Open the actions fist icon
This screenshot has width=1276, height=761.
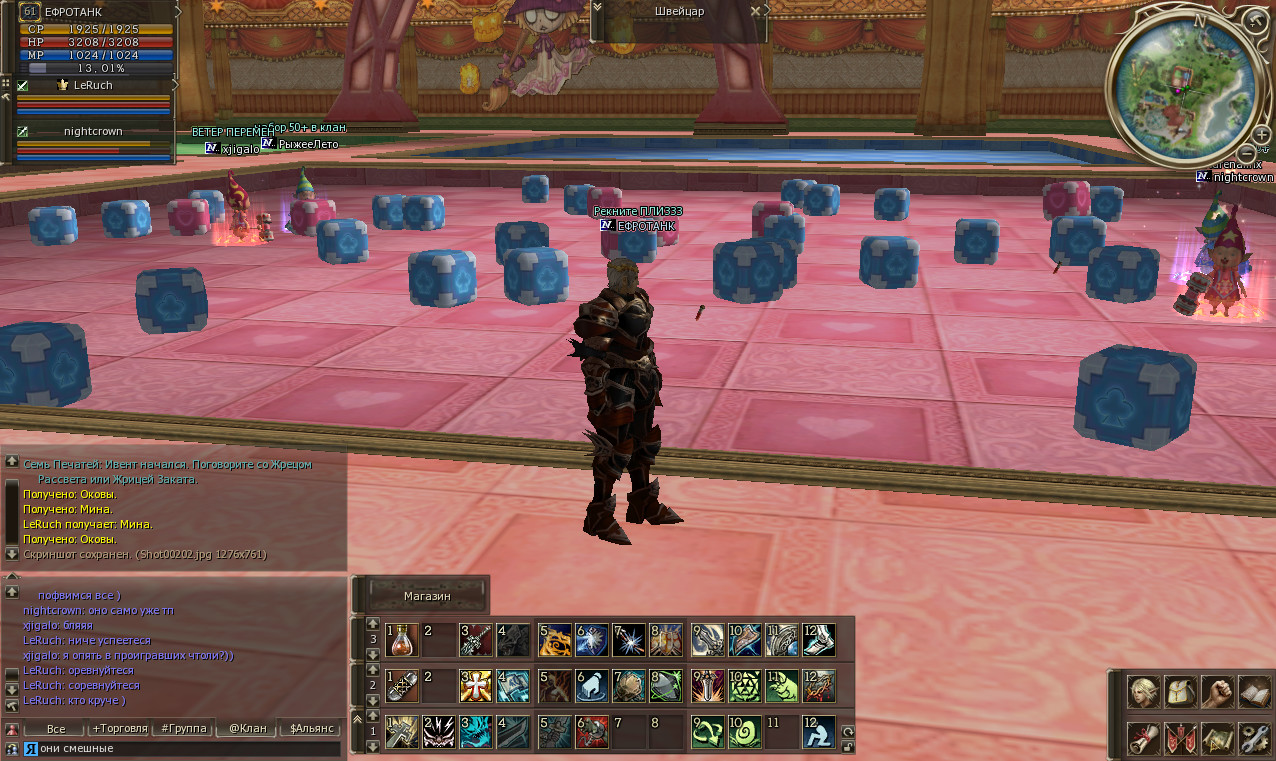pyautogui.click(x=1217, y=692)
